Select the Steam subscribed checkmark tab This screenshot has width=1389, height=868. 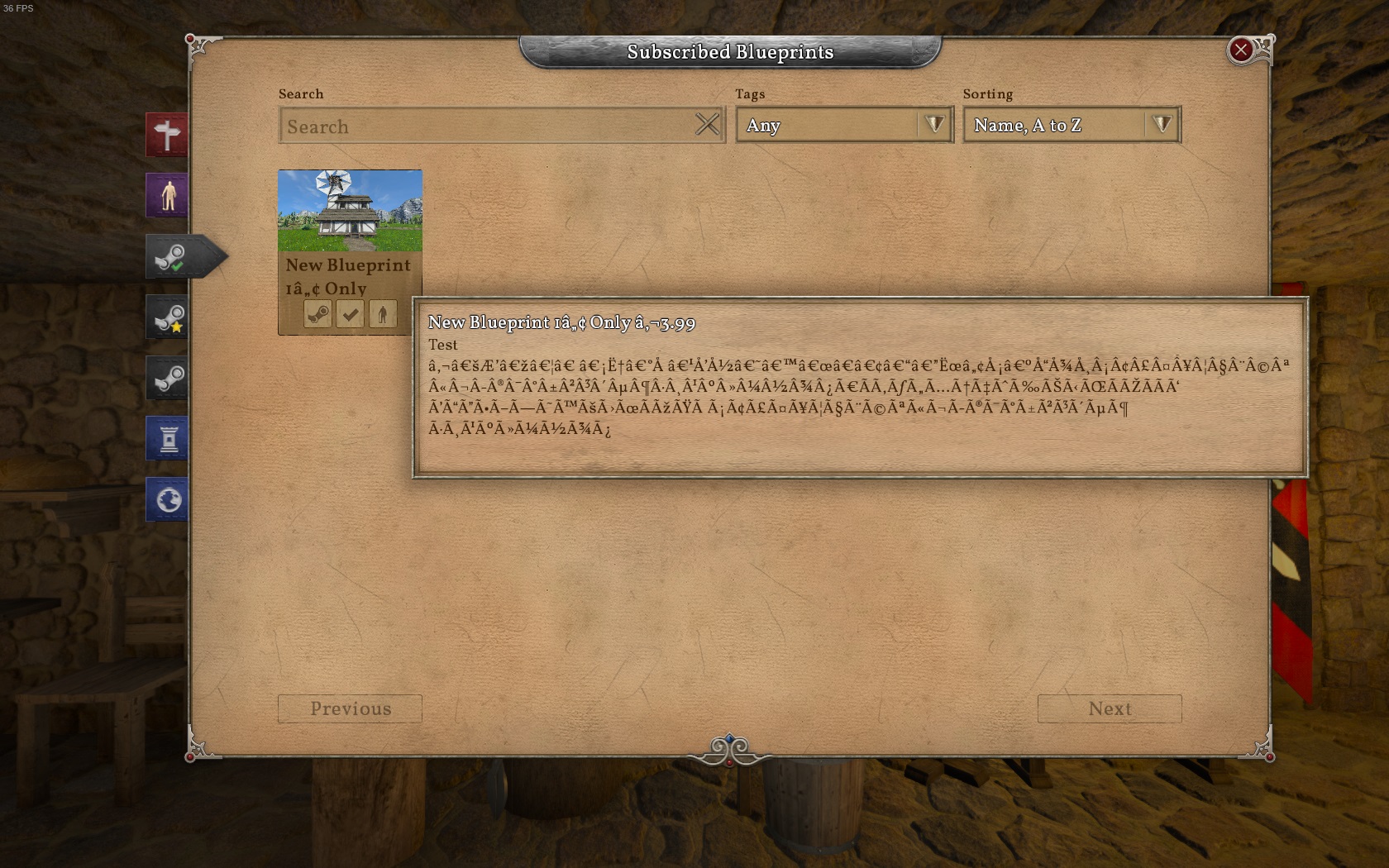click(170, 257)
